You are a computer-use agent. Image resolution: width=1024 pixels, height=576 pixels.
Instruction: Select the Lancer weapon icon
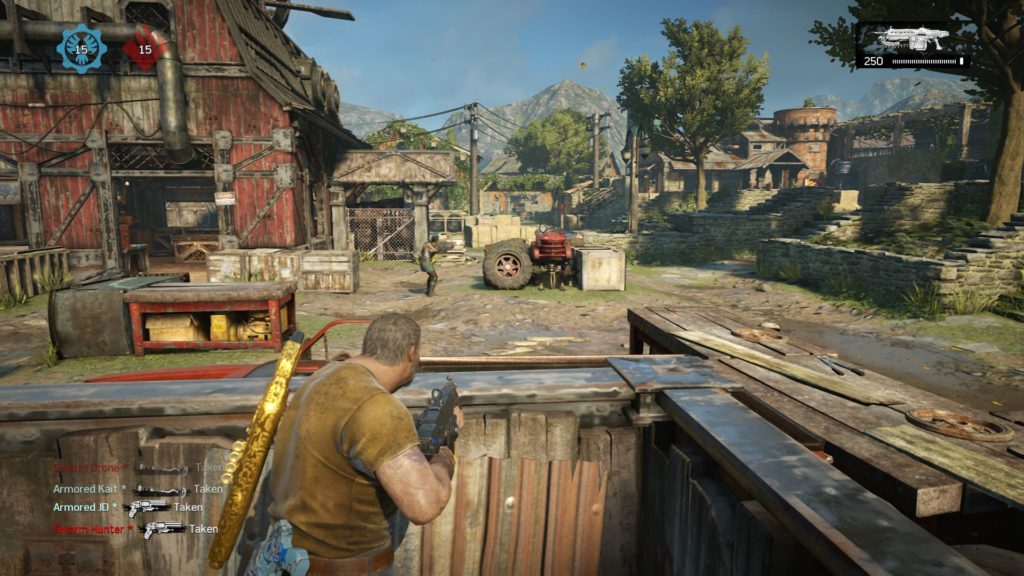(x=911, y=39)
